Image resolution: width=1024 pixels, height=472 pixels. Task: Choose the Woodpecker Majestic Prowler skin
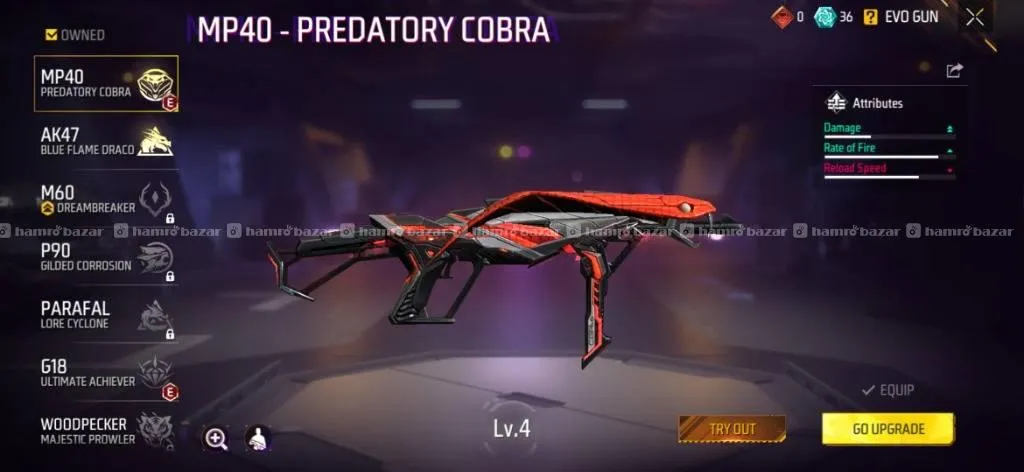(106, 430)
